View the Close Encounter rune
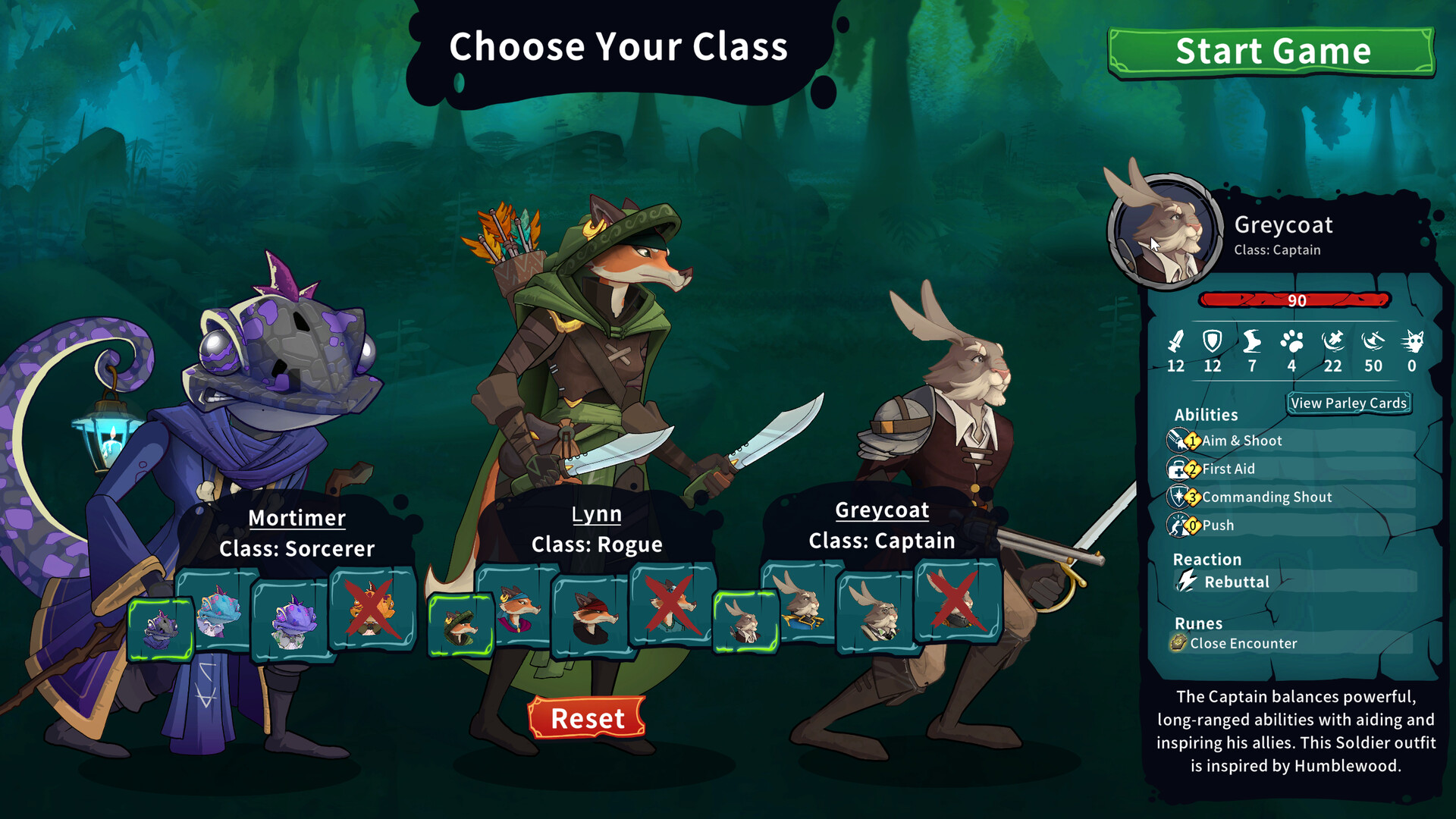1456x819 pixels. [x=1243, y=643]
